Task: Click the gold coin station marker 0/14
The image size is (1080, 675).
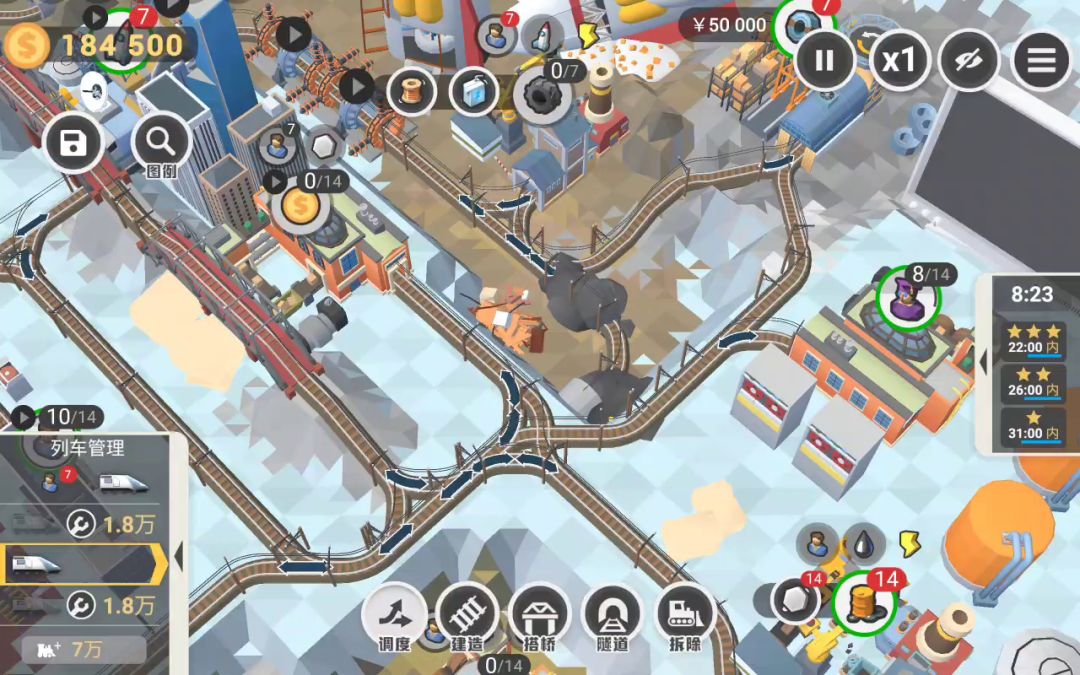Action: coord(299,206)
